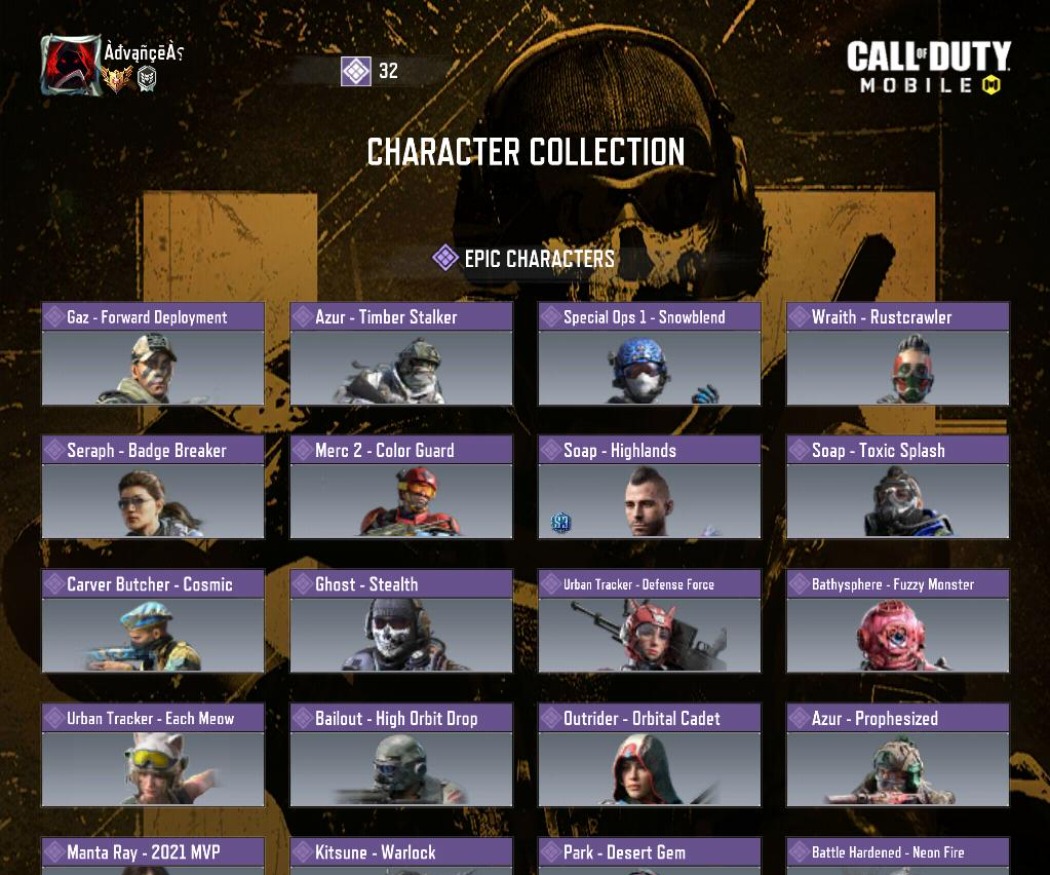Select Bailout - High Orbit Drop character

pyautogui.click(x=401, y=755)
